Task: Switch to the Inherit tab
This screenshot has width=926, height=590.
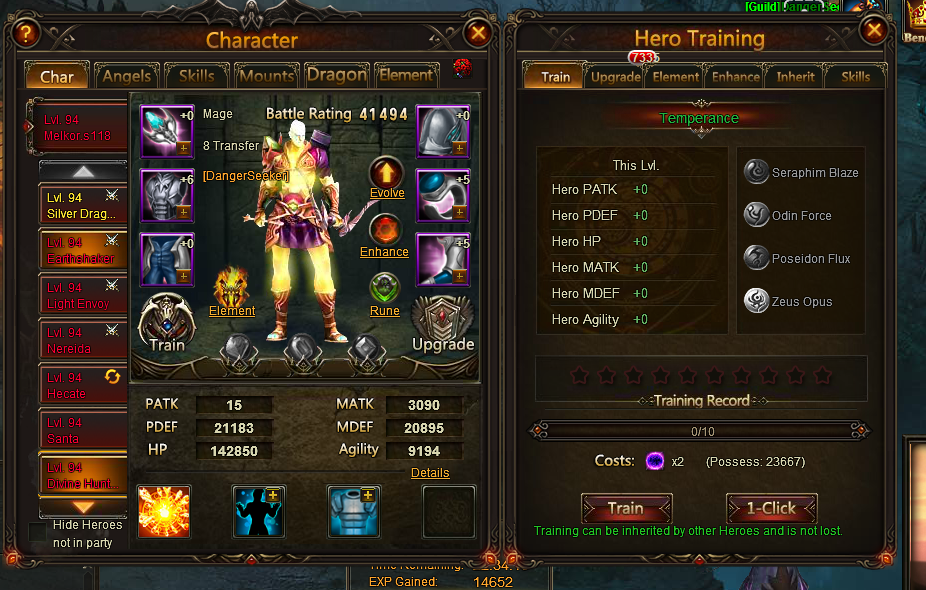Action: [x=795, y=77]
